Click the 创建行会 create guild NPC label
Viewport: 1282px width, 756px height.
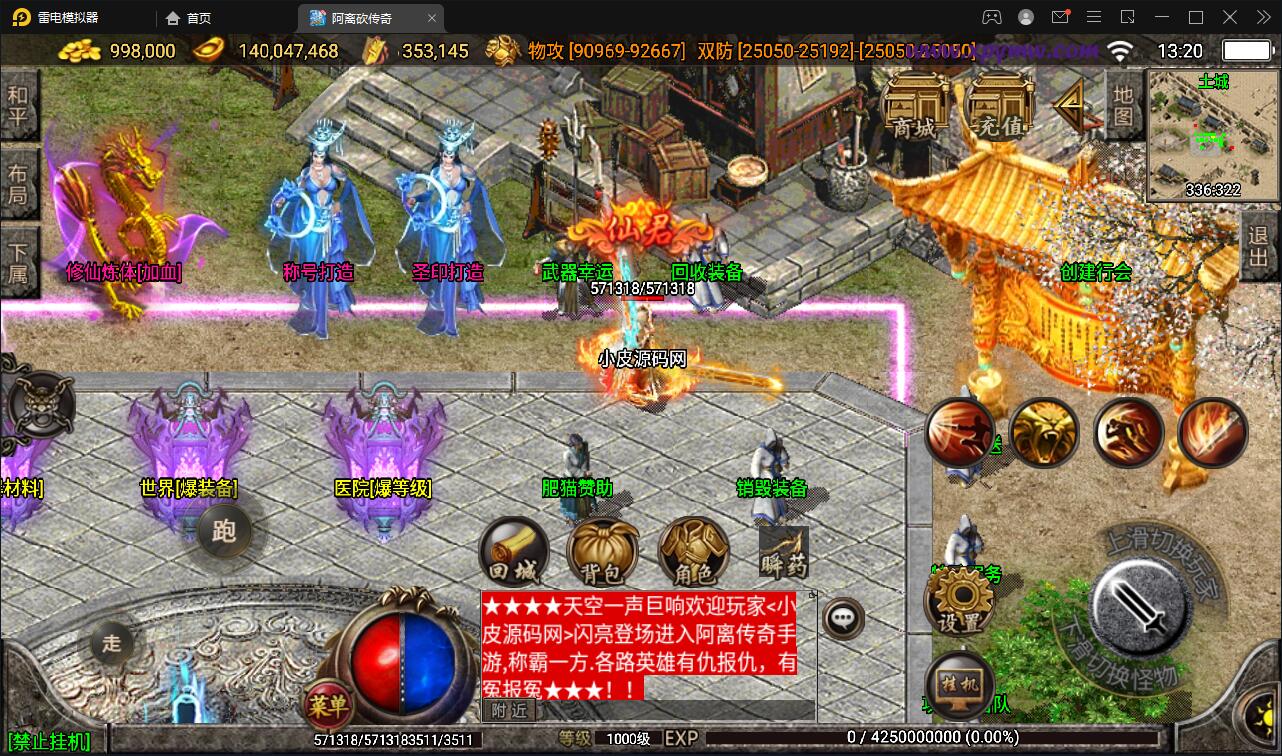[x=1094, y=272]
